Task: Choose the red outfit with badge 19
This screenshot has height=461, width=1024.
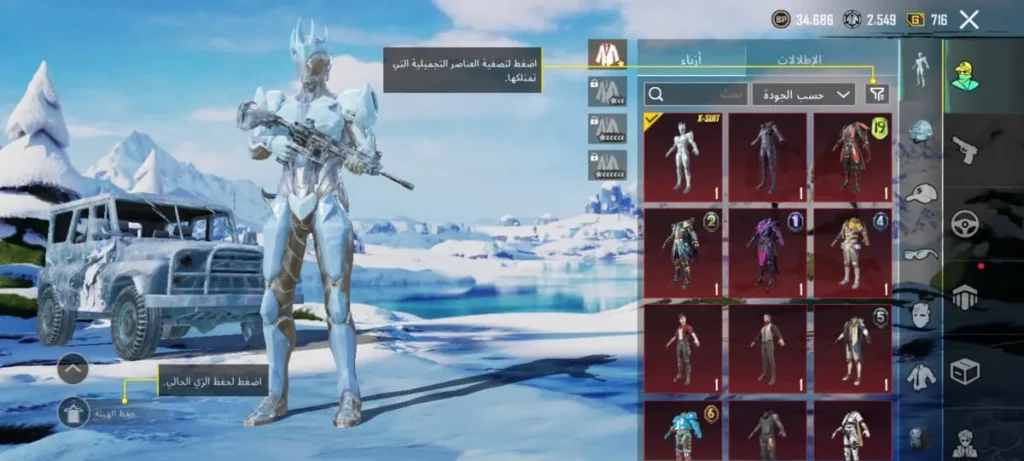Action: pyautogui.click(x=851, y=156)
